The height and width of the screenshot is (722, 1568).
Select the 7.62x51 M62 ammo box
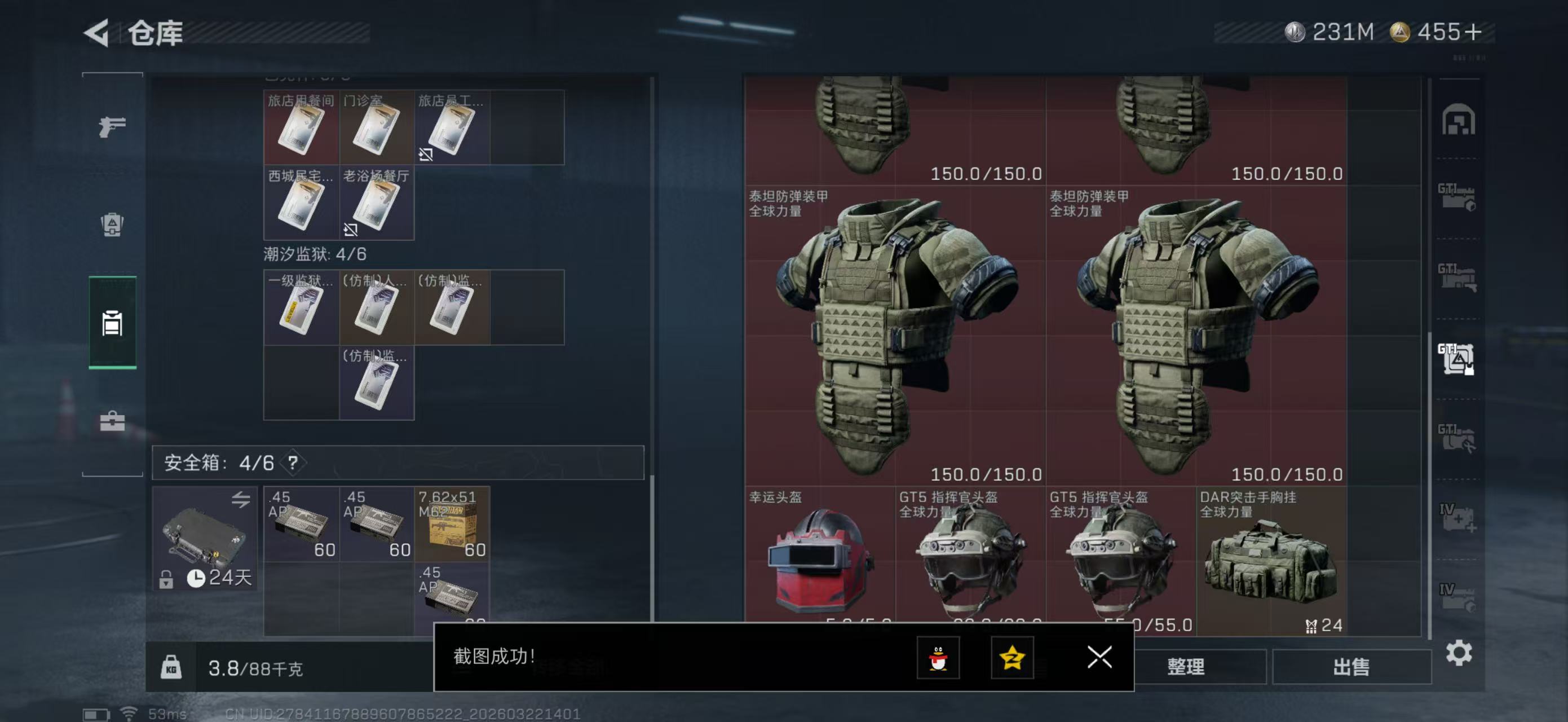click(x=452, y=523)
